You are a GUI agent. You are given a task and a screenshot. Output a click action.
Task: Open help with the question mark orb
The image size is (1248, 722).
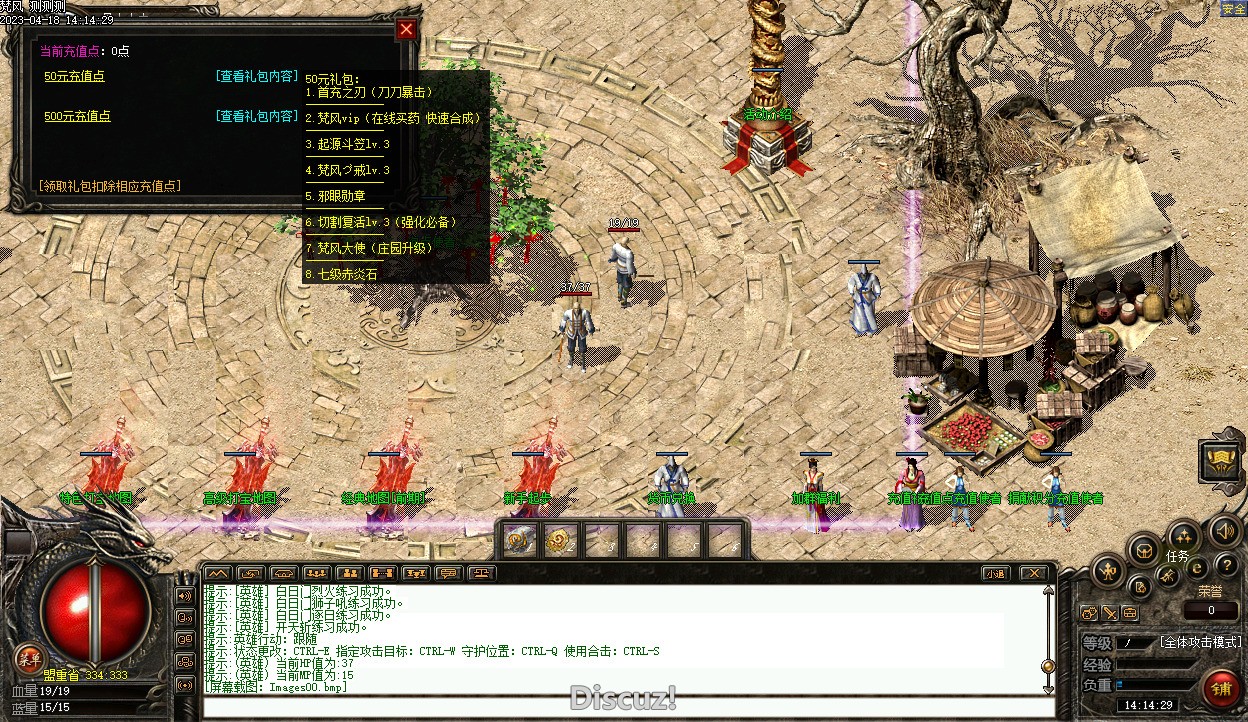pos(1226,567)
